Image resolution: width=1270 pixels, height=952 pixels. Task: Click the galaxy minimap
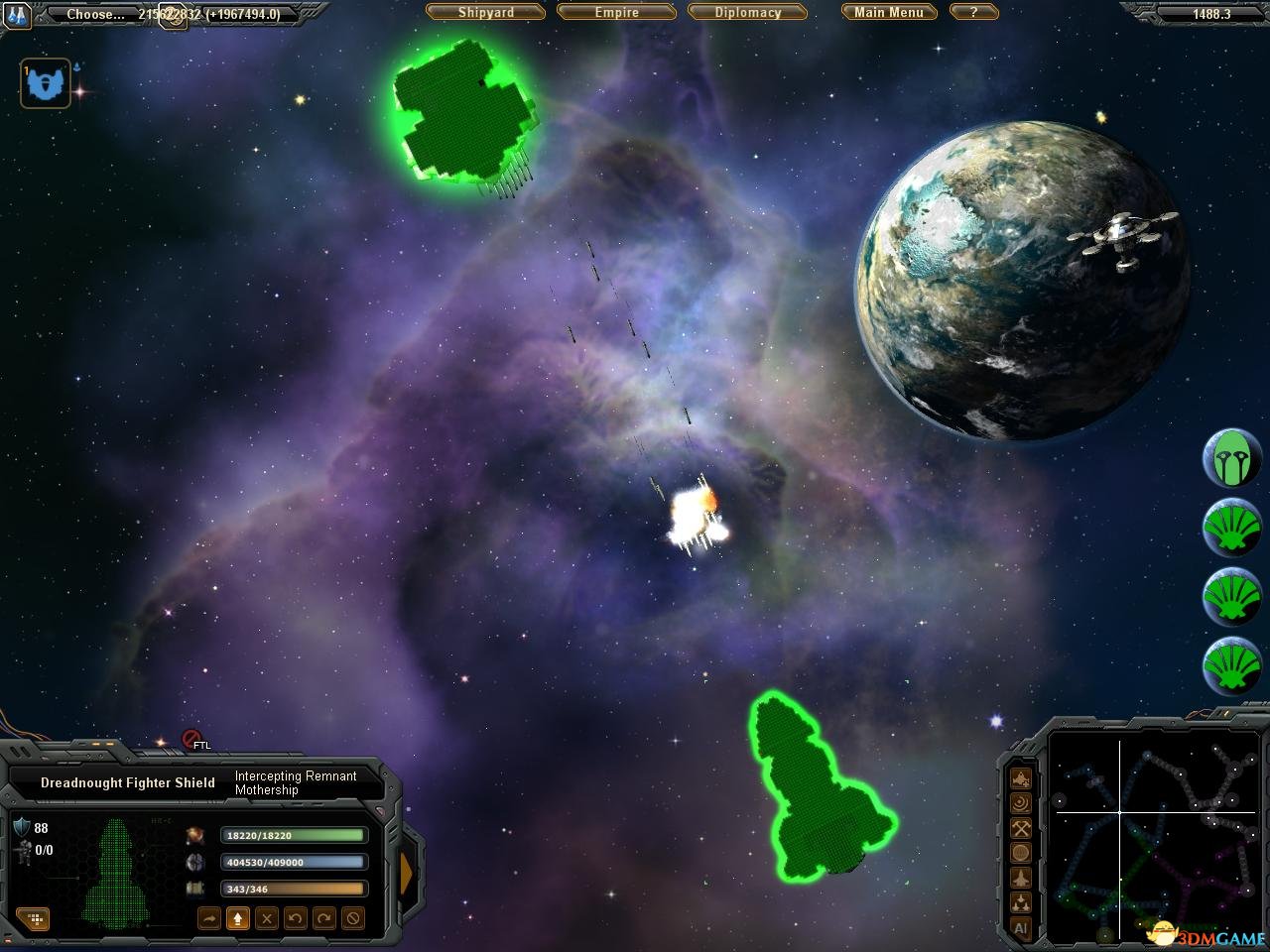coord(1151,833)
